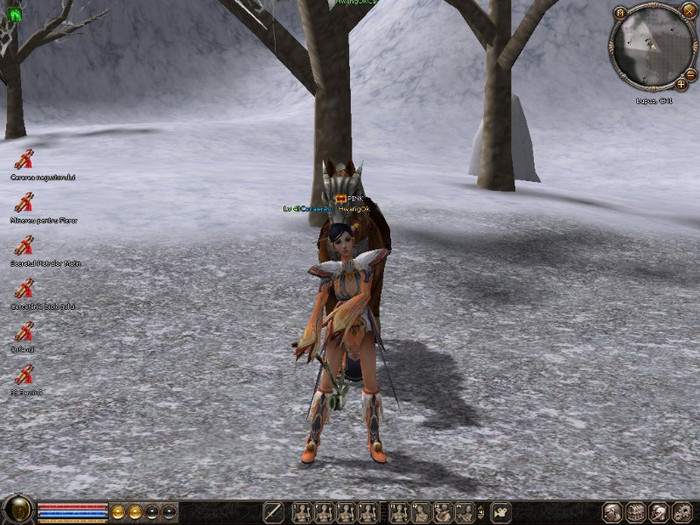Screen dimensions: 700x525
Task: Open the inventory bag from the taskbar
Action: pos(635,513)
